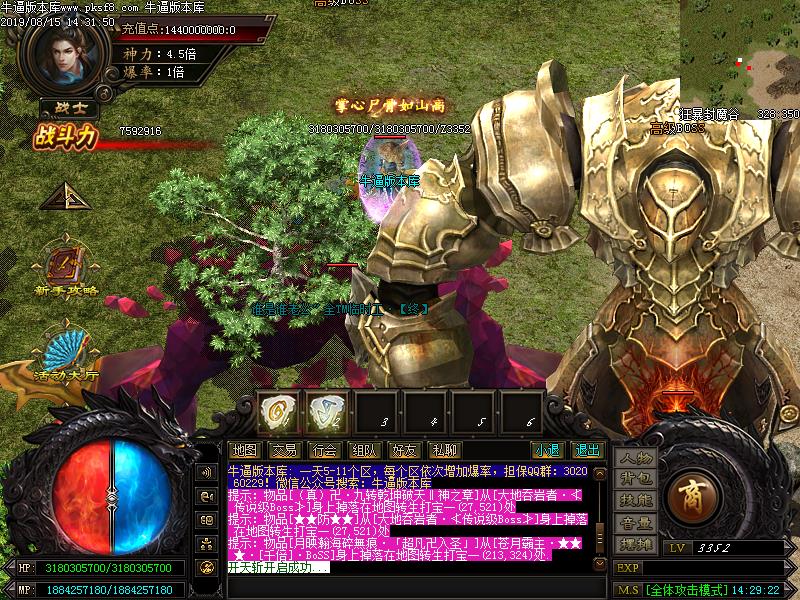Image resolution: width=800 pixels, height=600 pixels.
Task: Use the first hotbar scroll item
Action: click(x=278, y=410)
